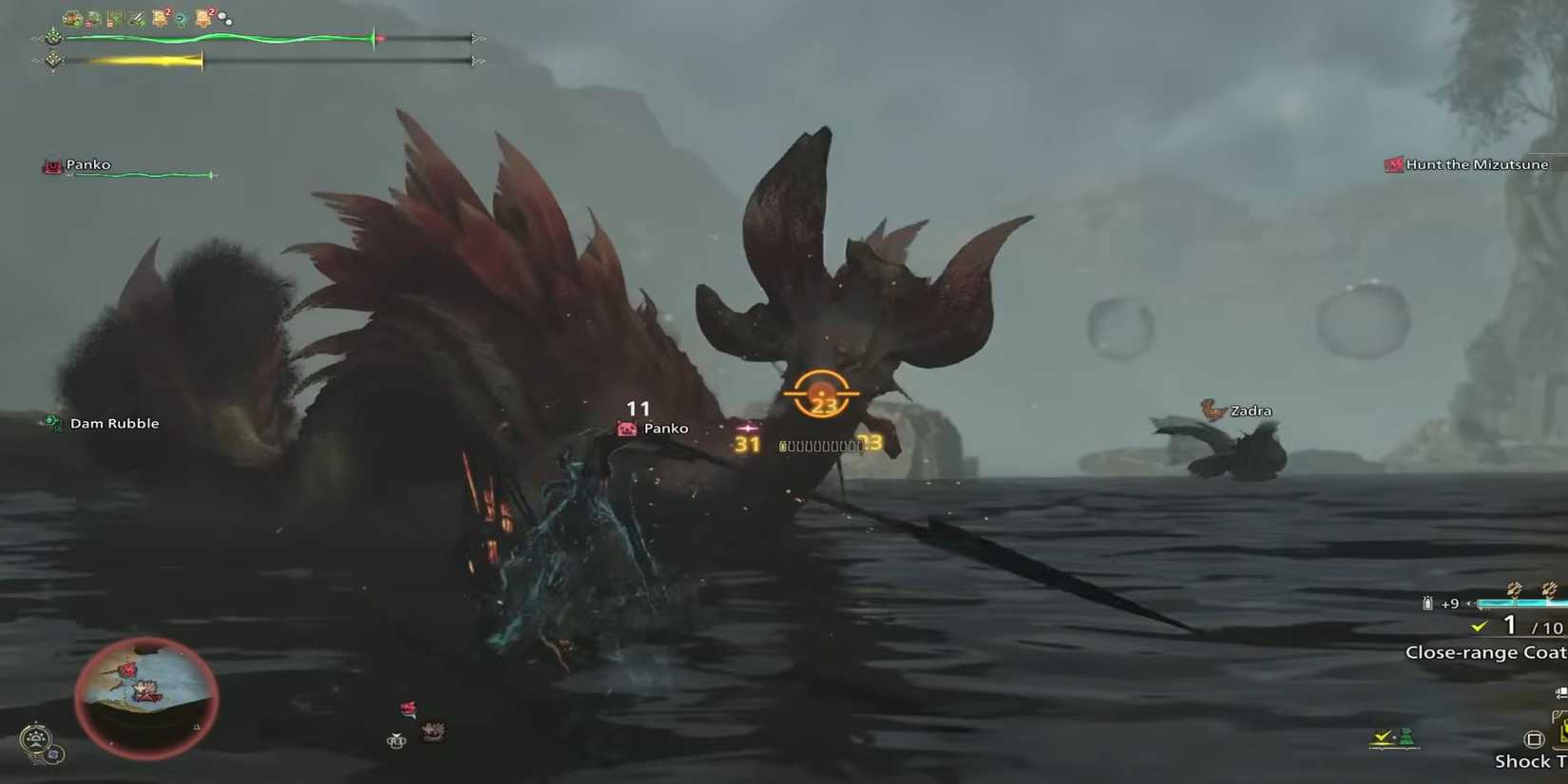The width and height of the screenshot is (1568, 784).
Task: Toggle the R3 lock-on indicator
Action: (820, 395)
